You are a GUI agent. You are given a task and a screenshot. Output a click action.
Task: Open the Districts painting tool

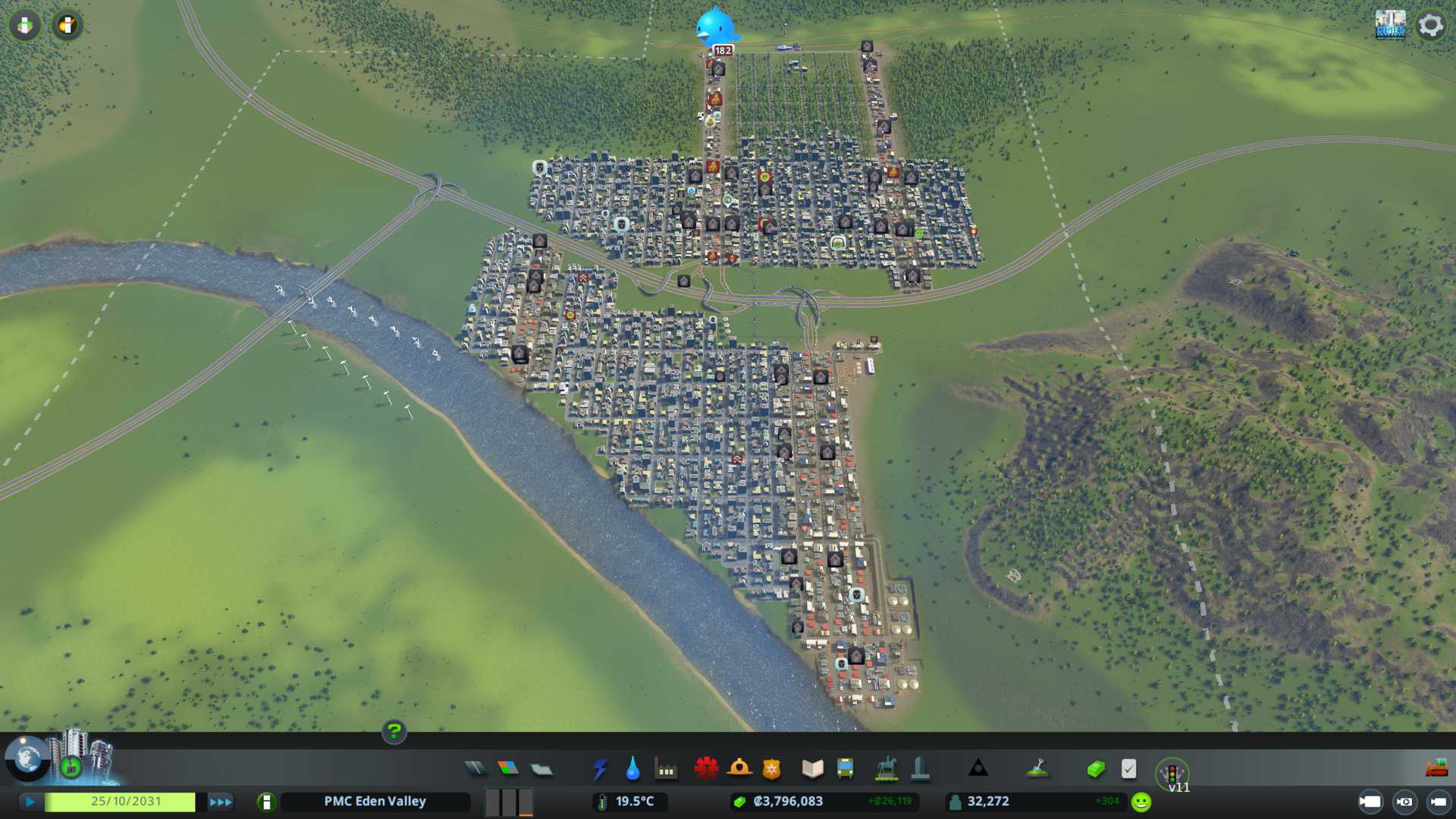pos(541,769)
